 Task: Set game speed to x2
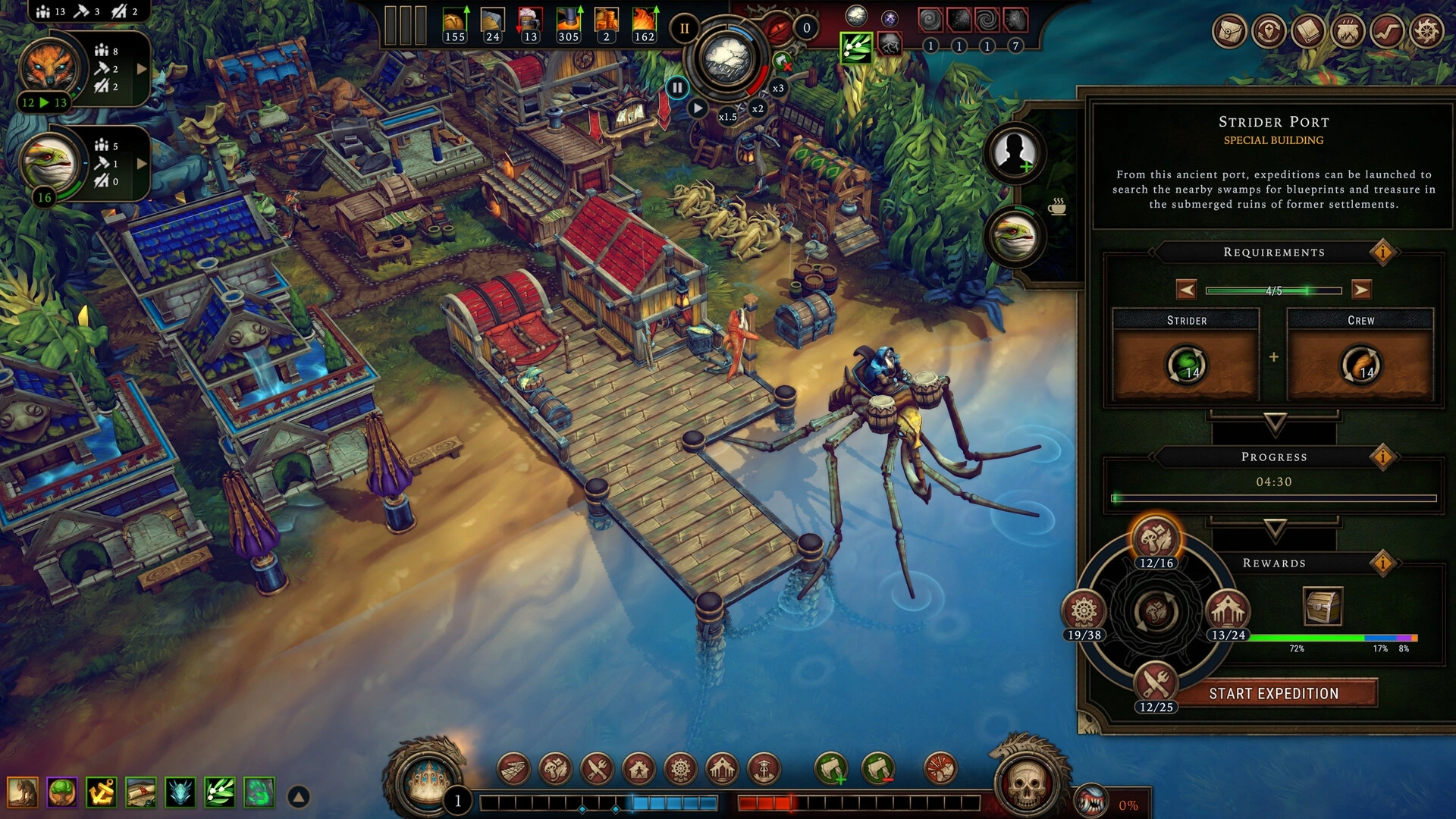pyautogui.click(x=757, y=108)
